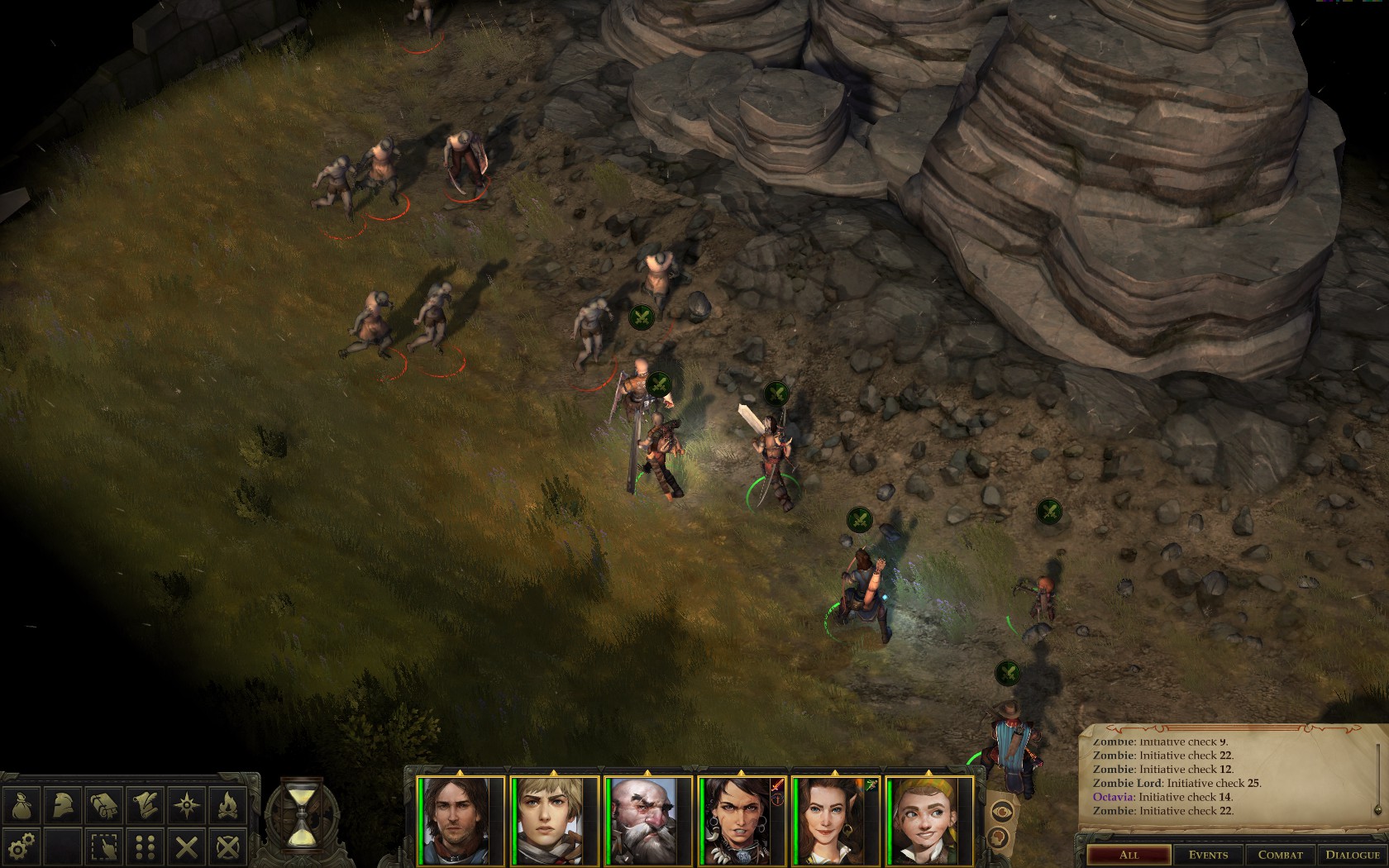Open the map compass star icon
This screenshot has width=1389, height=868.
coord(188,804)
